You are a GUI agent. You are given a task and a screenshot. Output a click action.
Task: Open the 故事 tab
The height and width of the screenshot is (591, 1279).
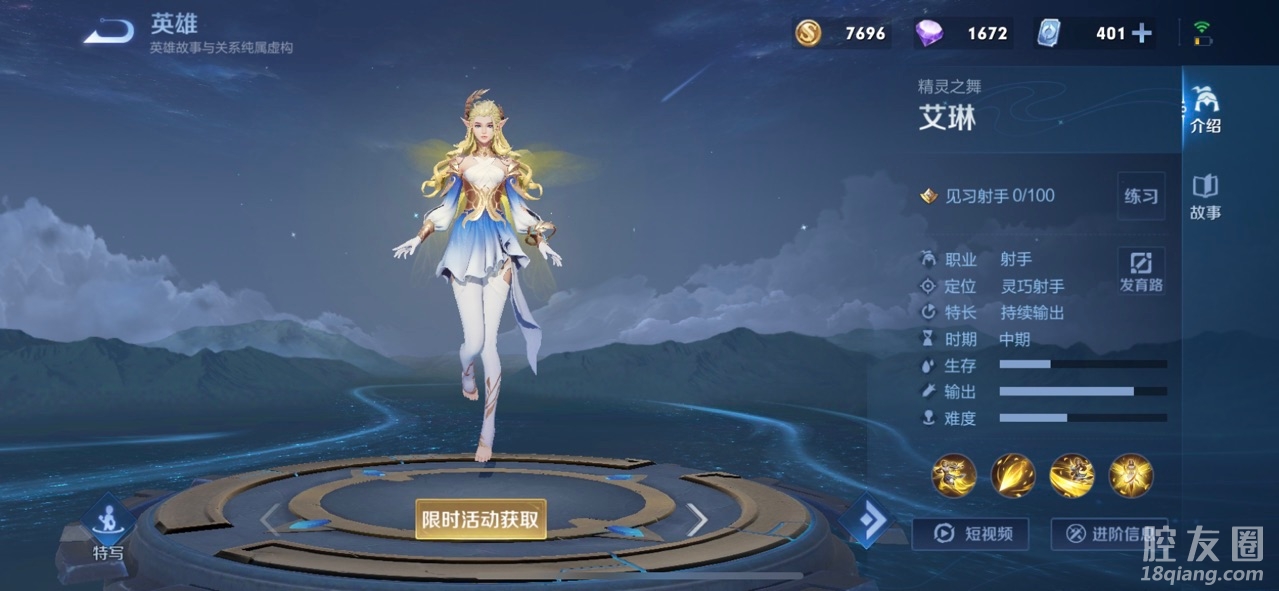click(1205, 196)
